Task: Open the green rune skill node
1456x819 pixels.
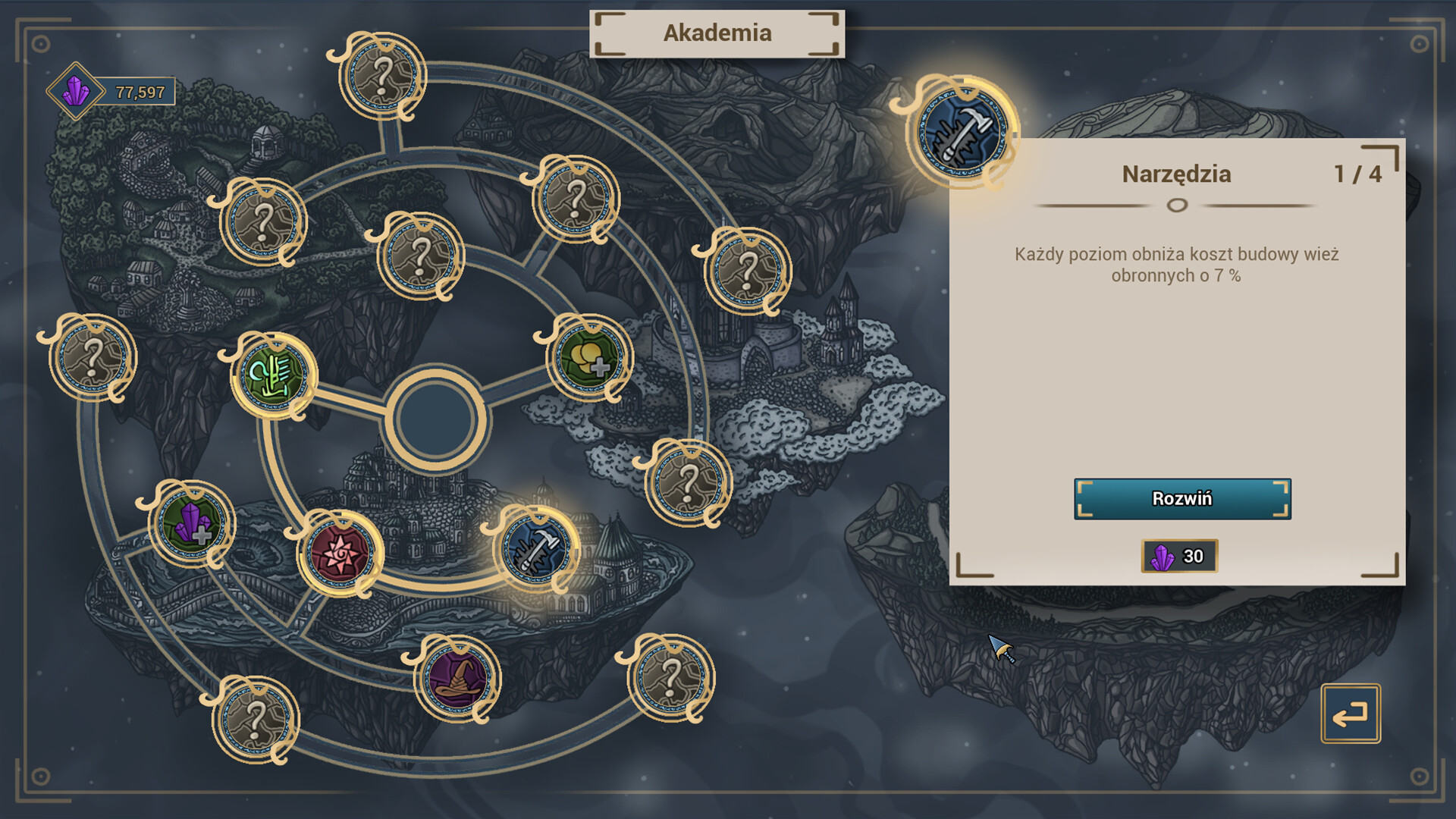Action: 273,377
